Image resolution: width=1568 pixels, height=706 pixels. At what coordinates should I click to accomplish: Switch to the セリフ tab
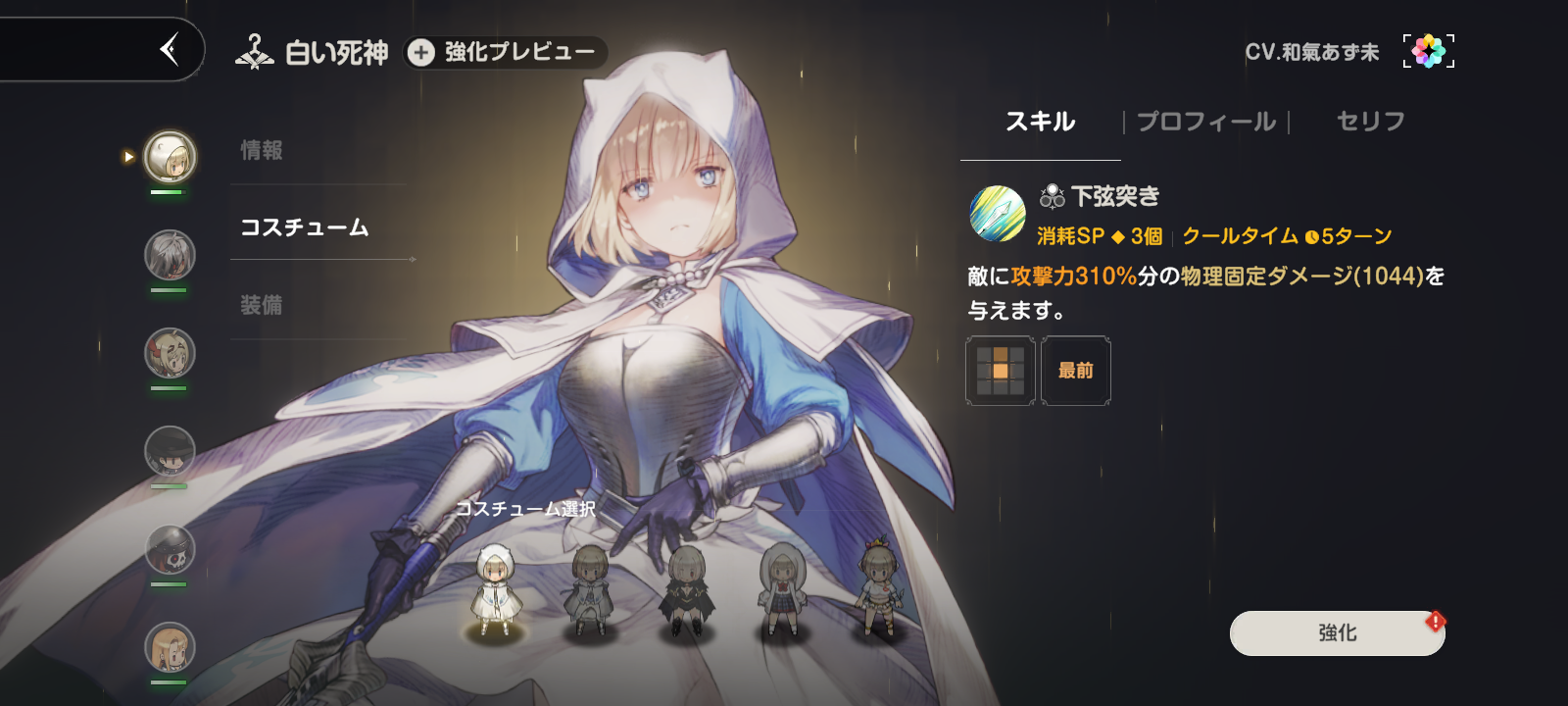(1369, 121)
